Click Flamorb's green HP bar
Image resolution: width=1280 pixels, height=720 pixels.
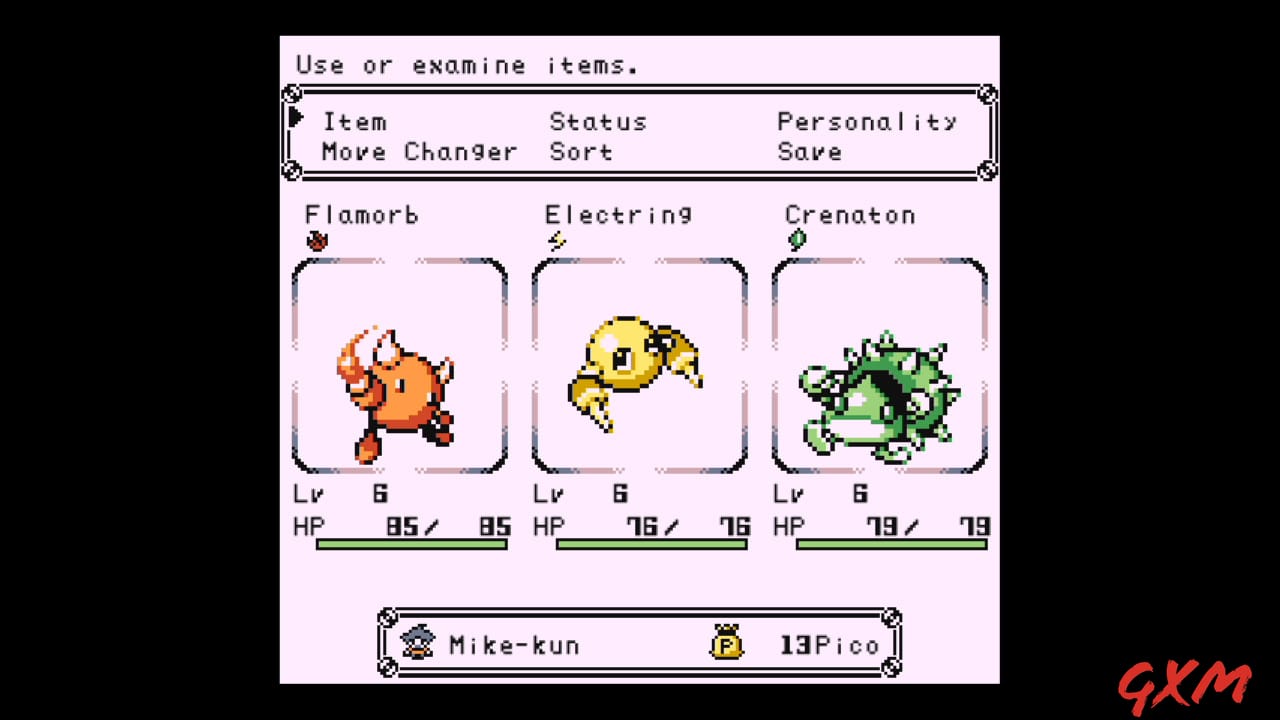click(410, 543)
